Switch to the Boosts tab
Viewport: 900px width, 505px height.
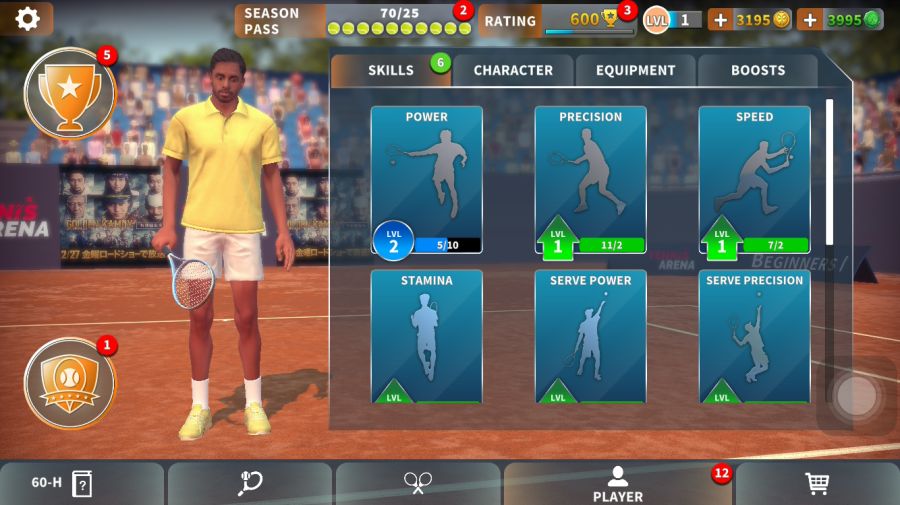pos(758,70)
